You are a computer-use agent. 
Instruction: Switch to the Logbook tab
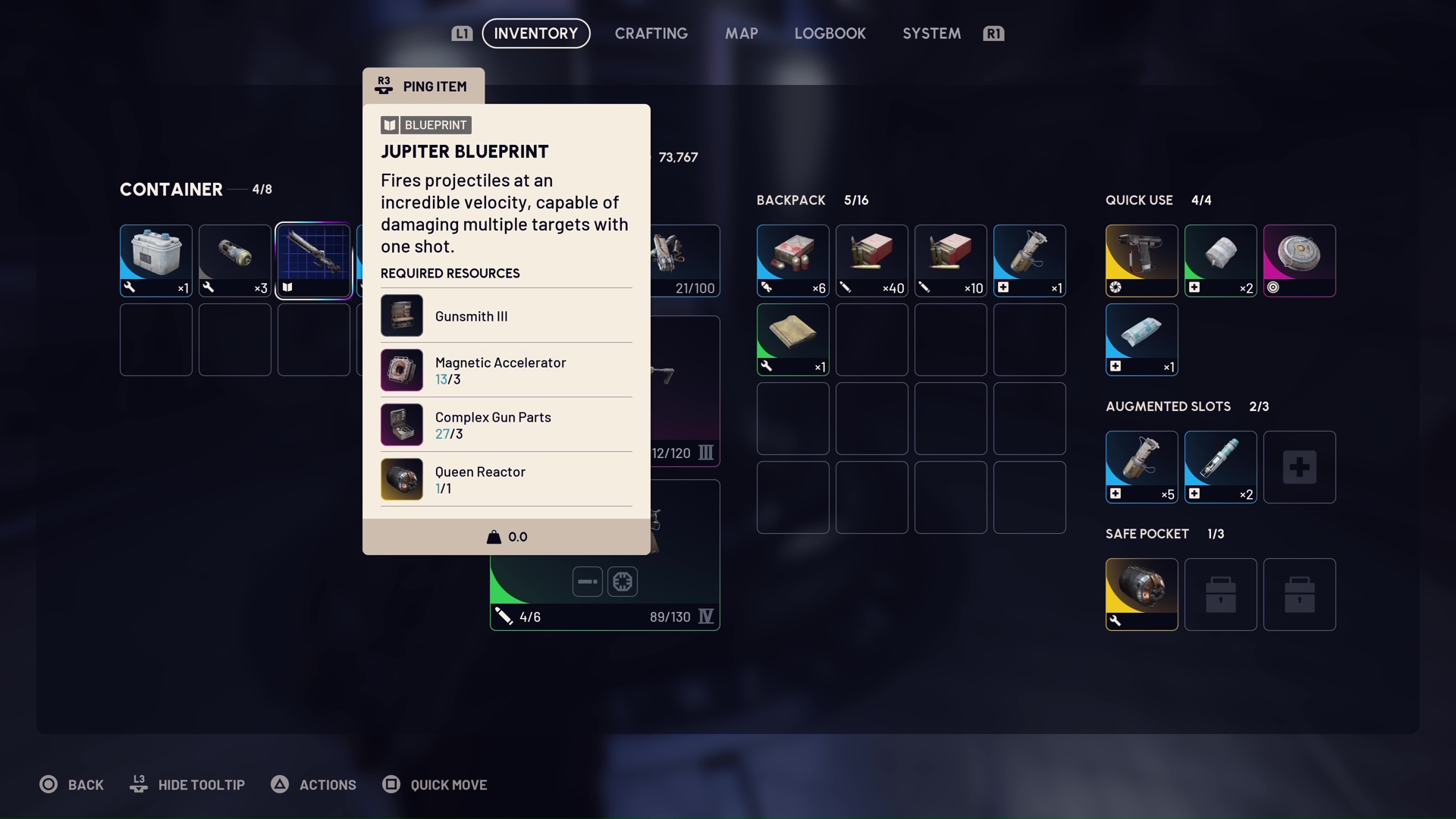click(x=830, y=33)
